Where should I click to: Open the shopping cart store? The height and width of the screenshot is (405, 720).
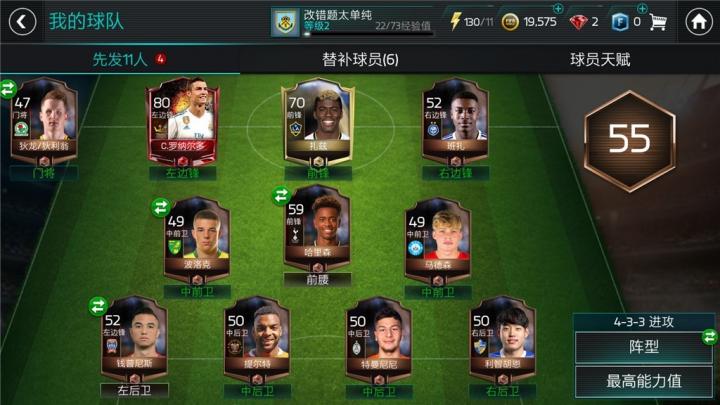[658, 21]
